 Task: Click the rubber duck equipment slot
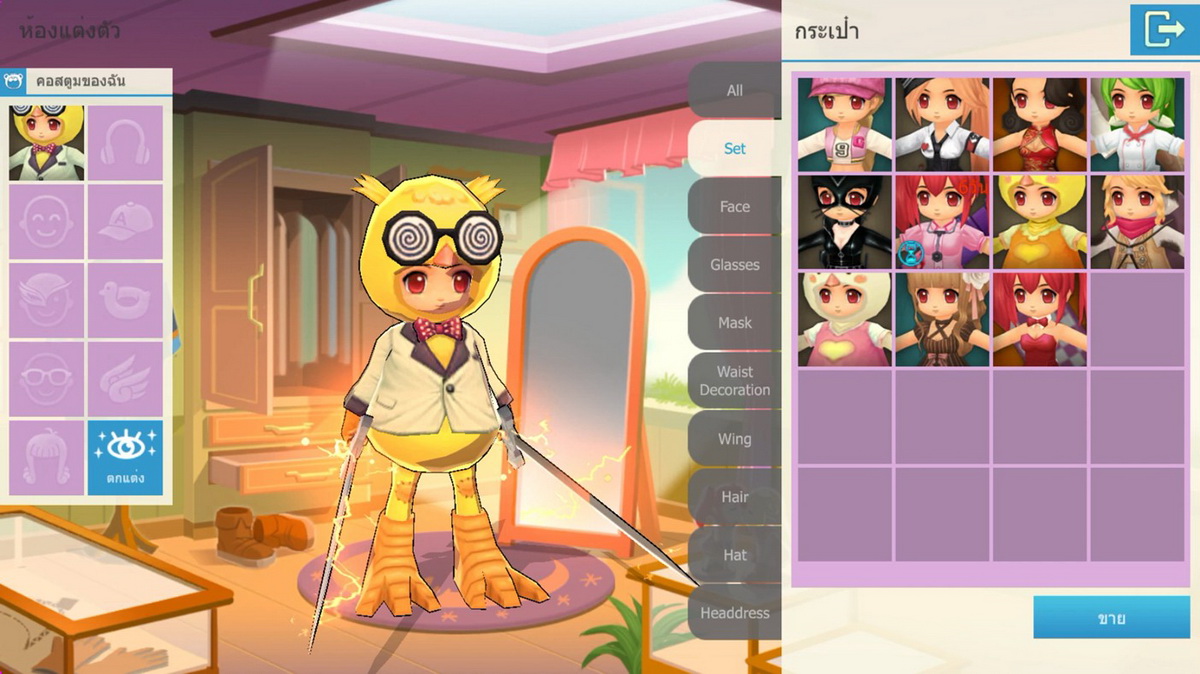pos(125,300)
